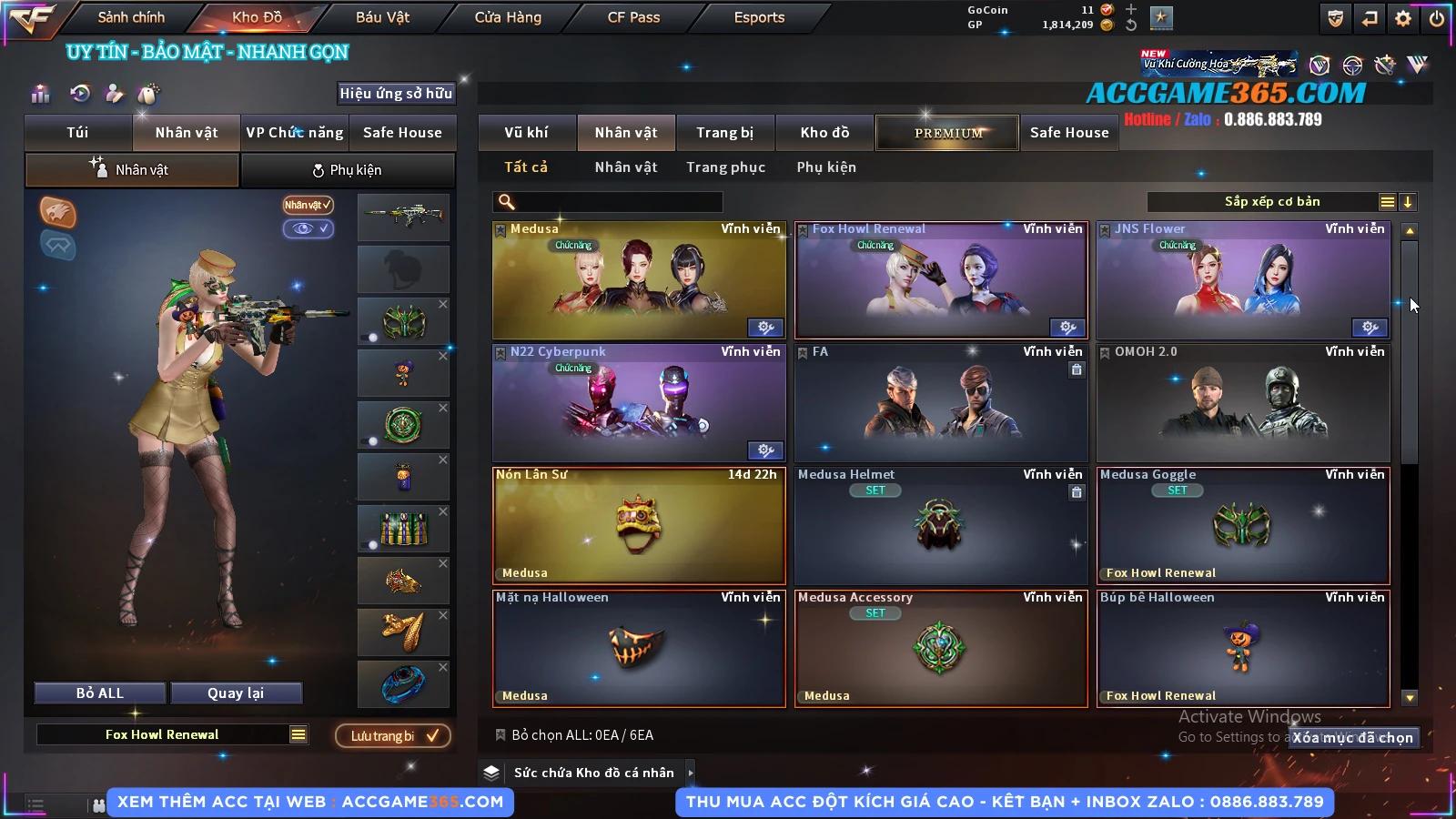Open the Cửa Hàng shop menu

click(508, 17)
